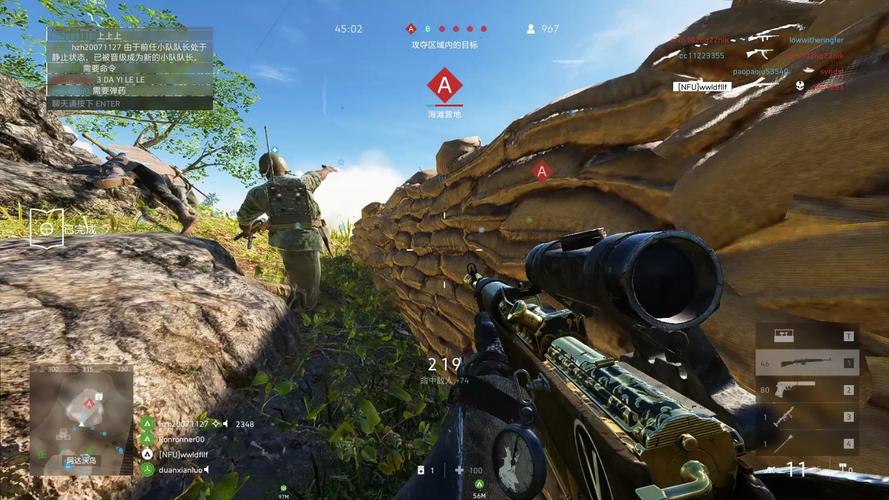889x500 pixels.
Task: Select squad member Ronronner00 in squad list
Action: pyautogui.click(x=181, y=439)
